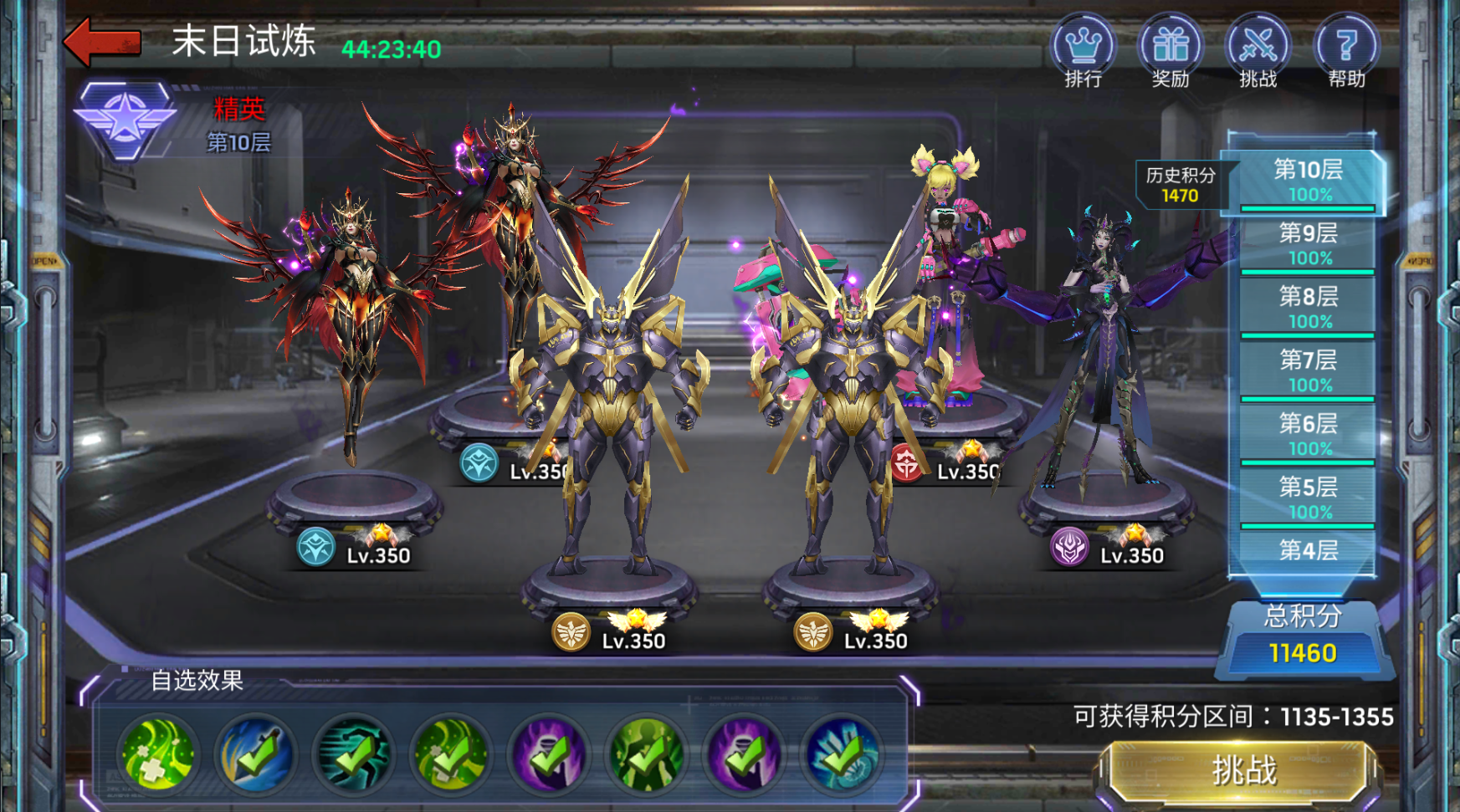Go back using the red arrow
The image size is (1460, 812).
102,42
